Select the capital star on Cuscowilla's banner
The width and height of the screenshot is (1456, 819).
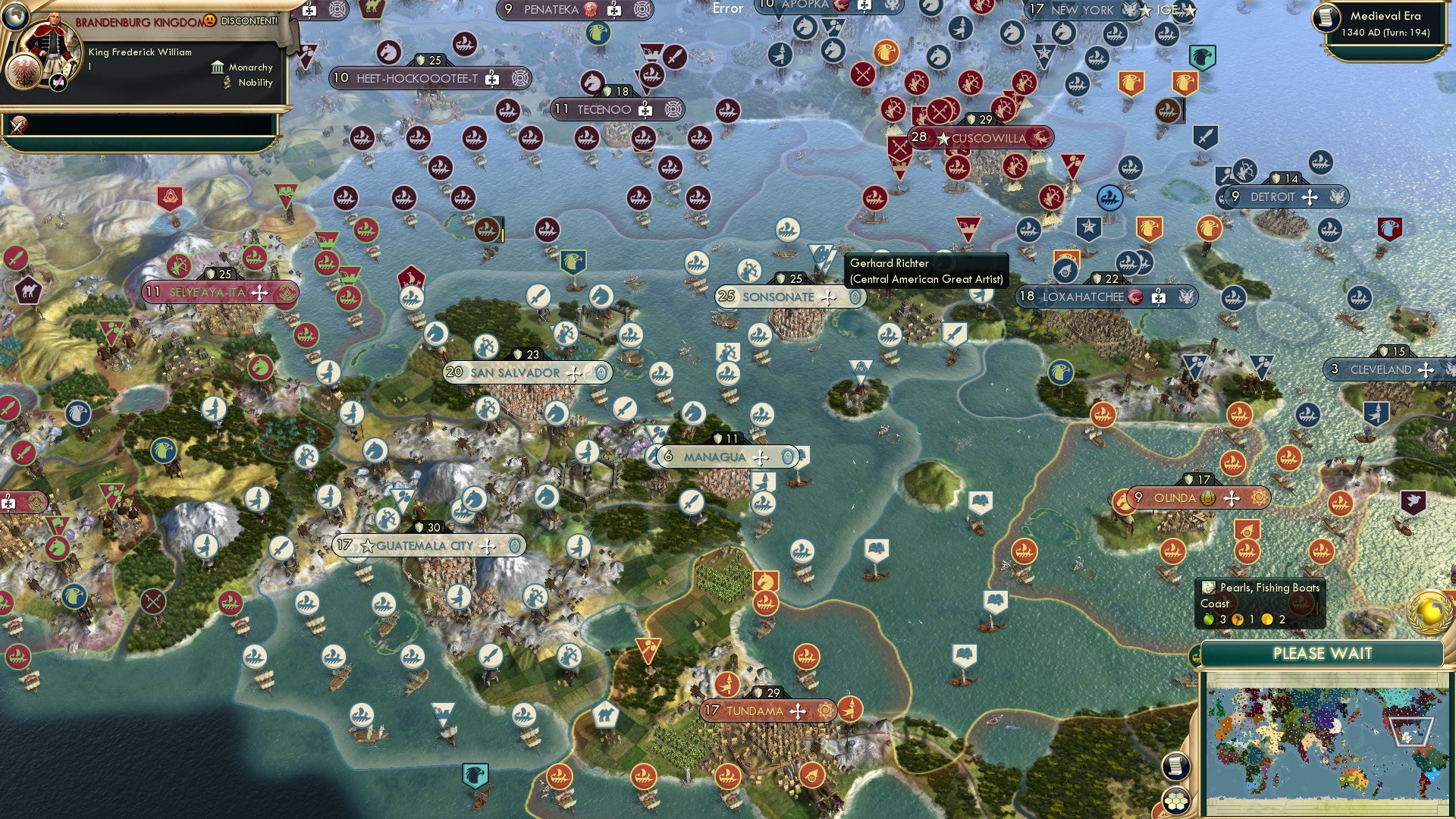[x=942, y=138]
